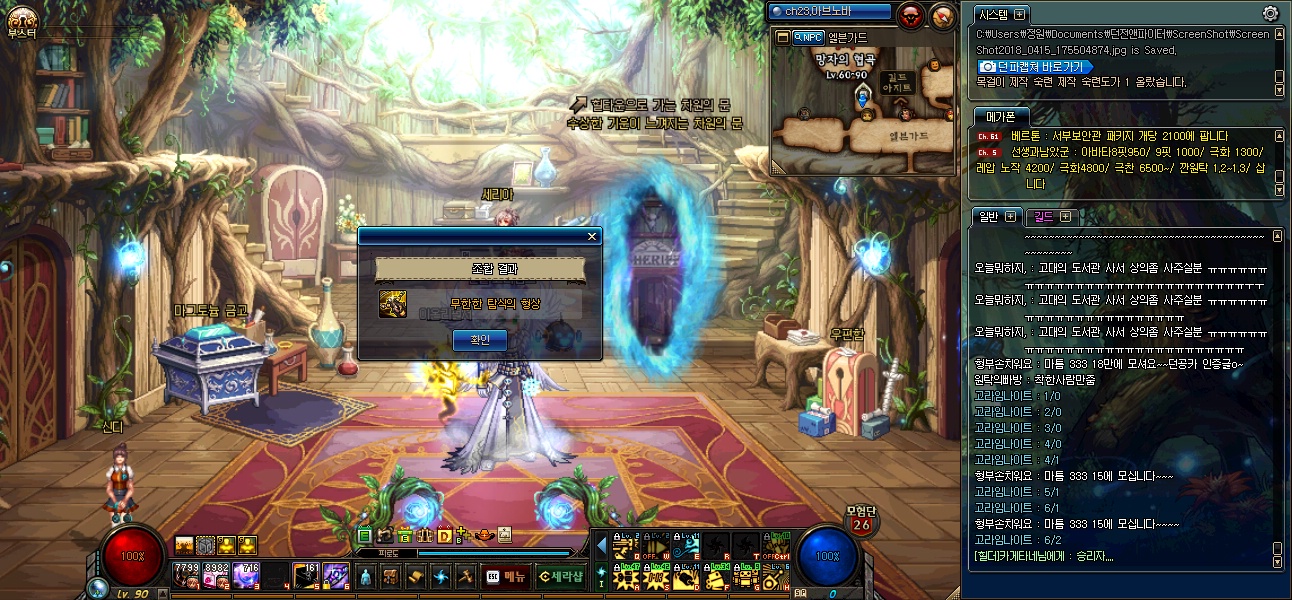1292x600 pixels.
Task: Click the red bull-skull icon
Action: click(911, 15)
